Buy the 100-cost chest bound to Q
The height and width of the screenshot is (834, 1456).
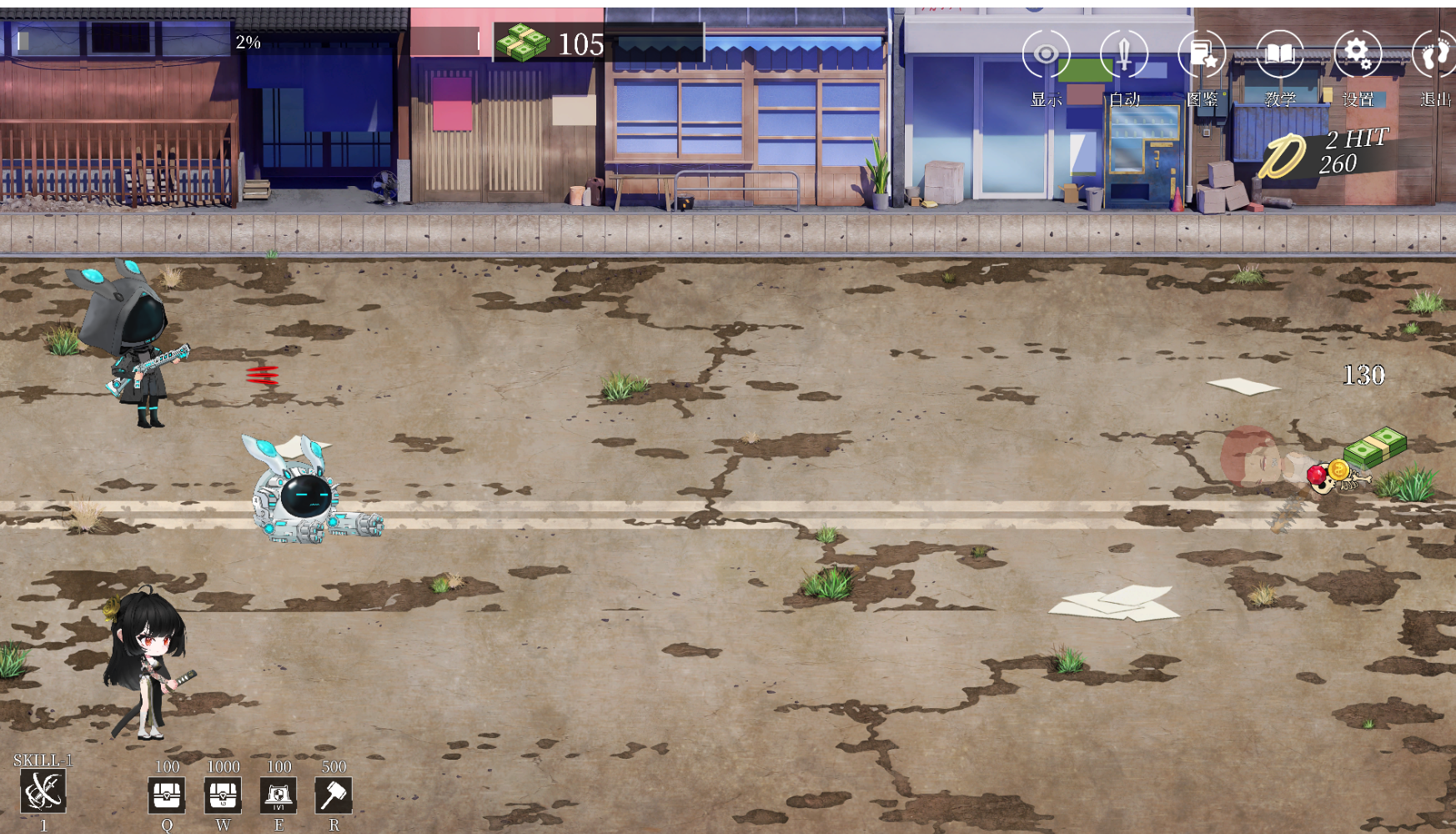pos(168,795)
